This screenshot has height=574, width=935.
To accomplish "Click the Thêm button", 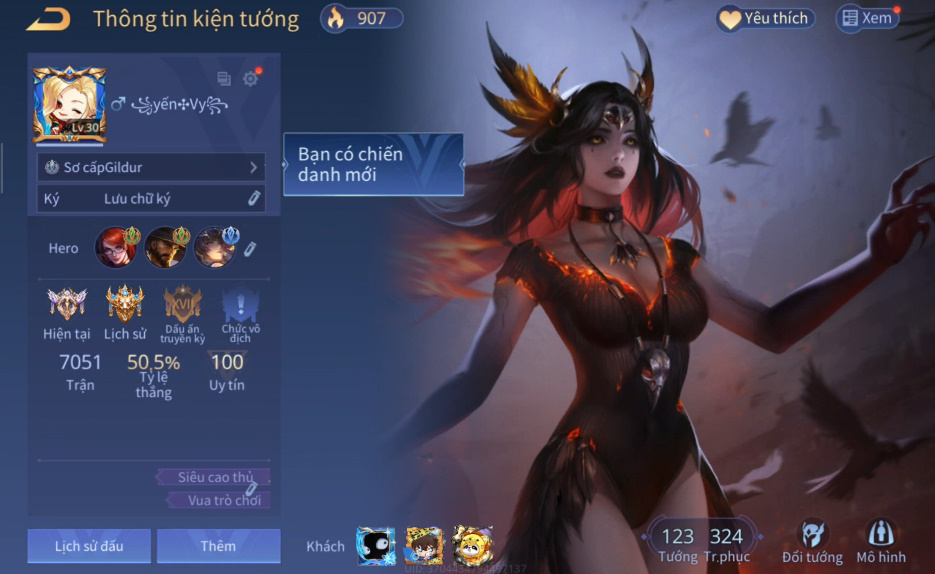I will click(x=218, y=546).
